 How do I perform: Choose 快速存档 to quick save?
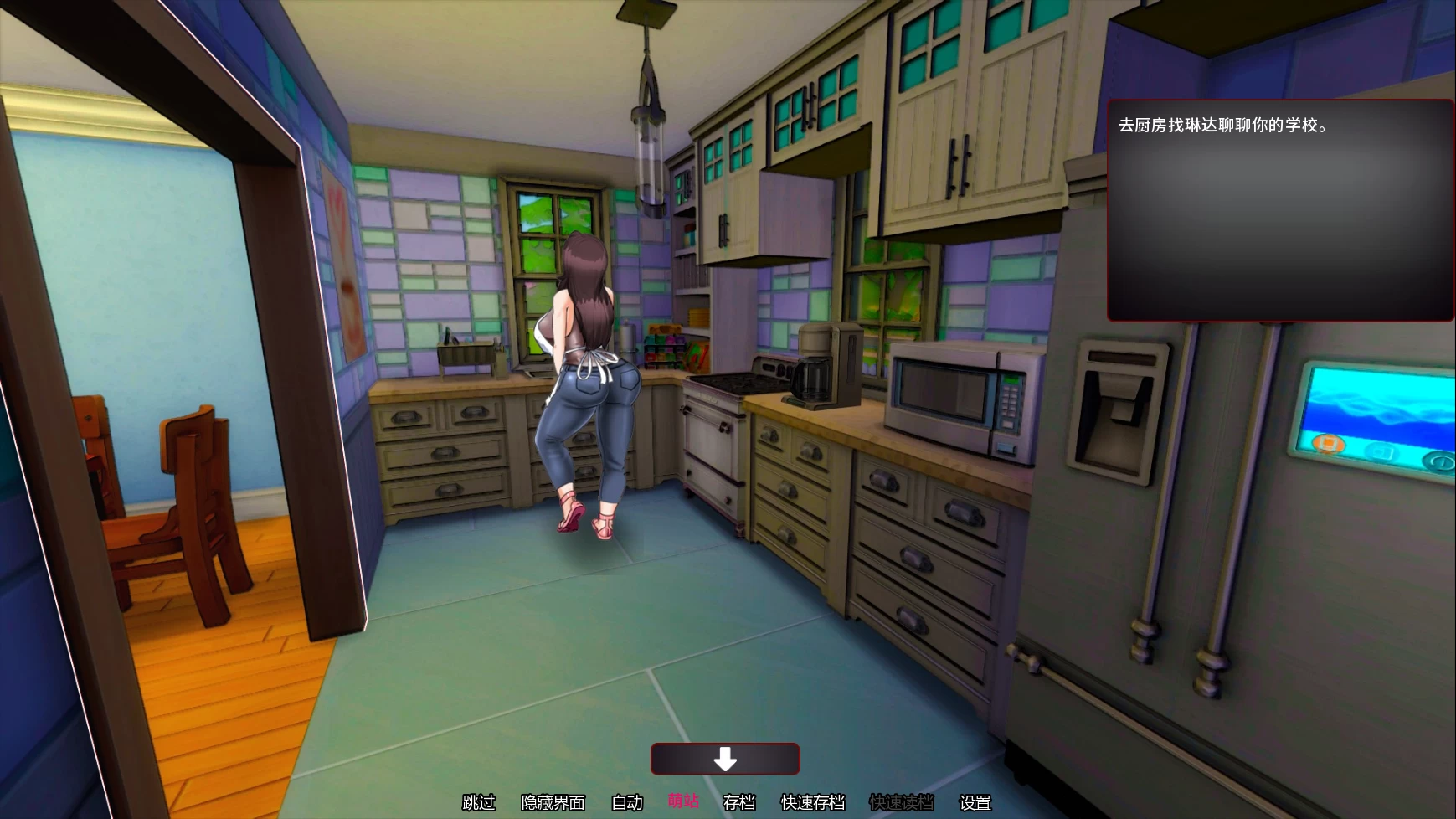coord(813,802)
